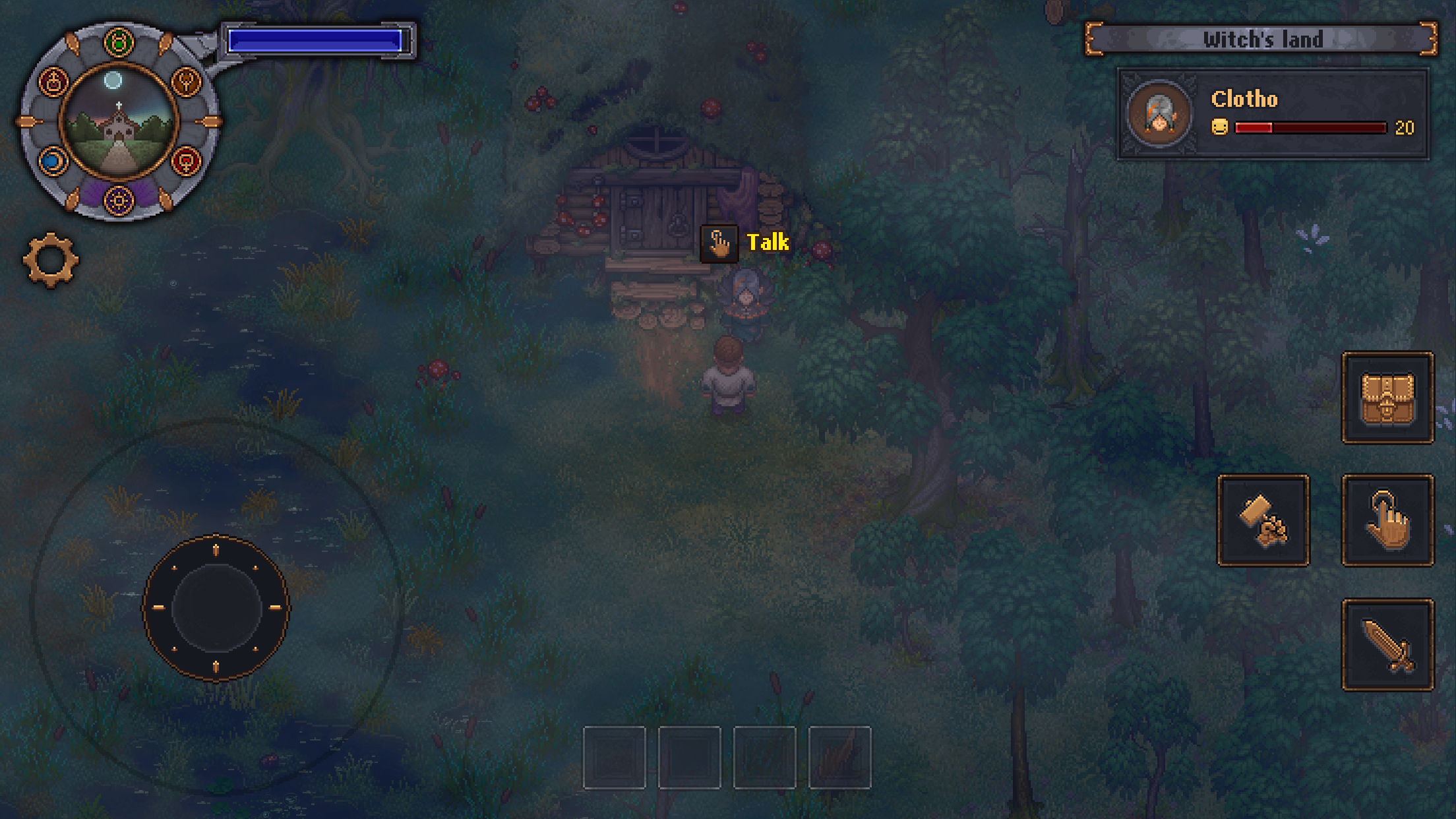Open the inventory chest button
The width and height of the screenshot is (1456, 819).
click(1388, 399)
